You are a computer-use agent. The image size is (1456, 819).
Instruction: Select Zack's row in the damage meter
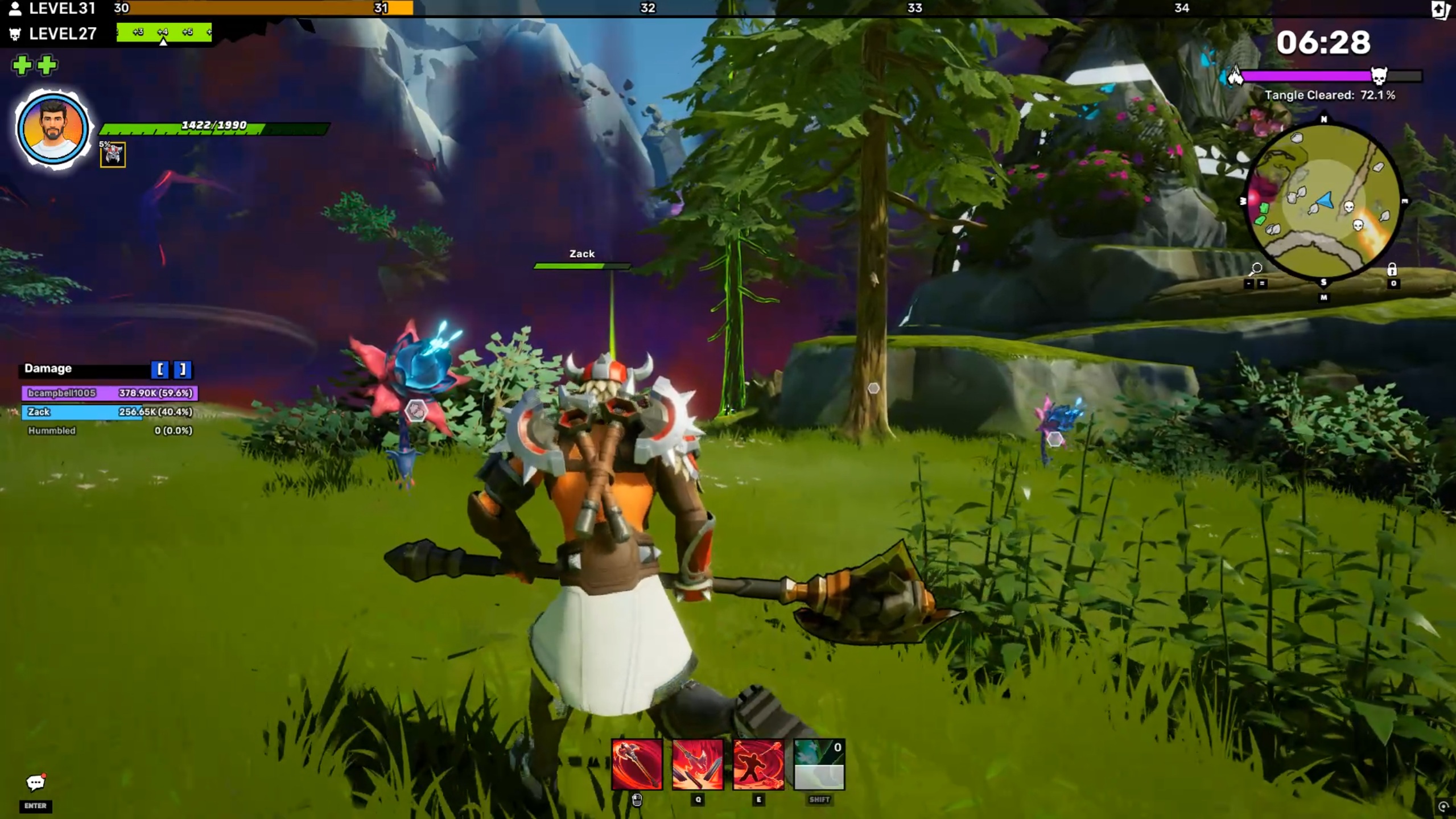pyautogui.click(x=108, y=411)
